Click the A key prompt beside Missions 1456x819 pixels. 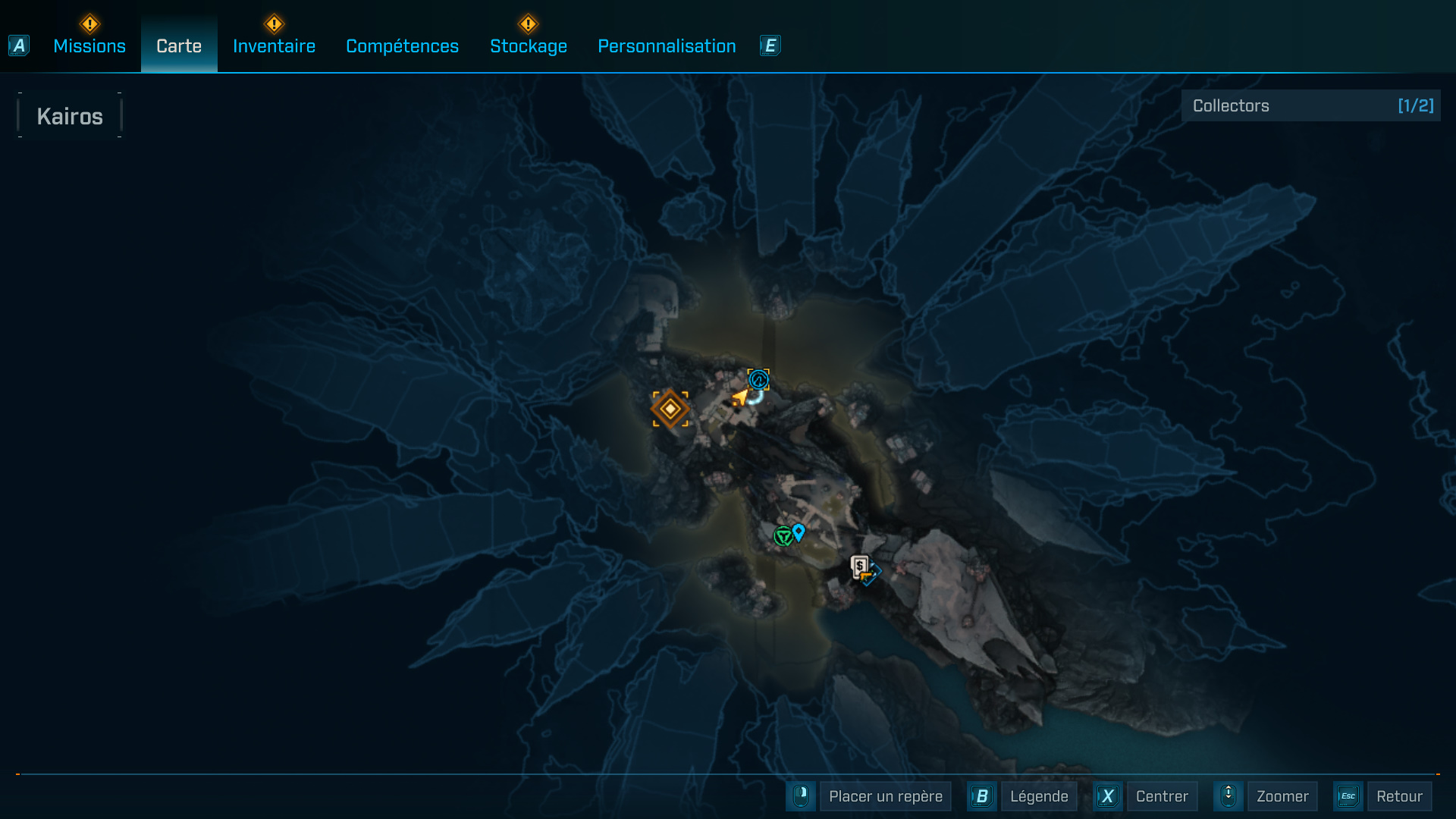[18, 45]
